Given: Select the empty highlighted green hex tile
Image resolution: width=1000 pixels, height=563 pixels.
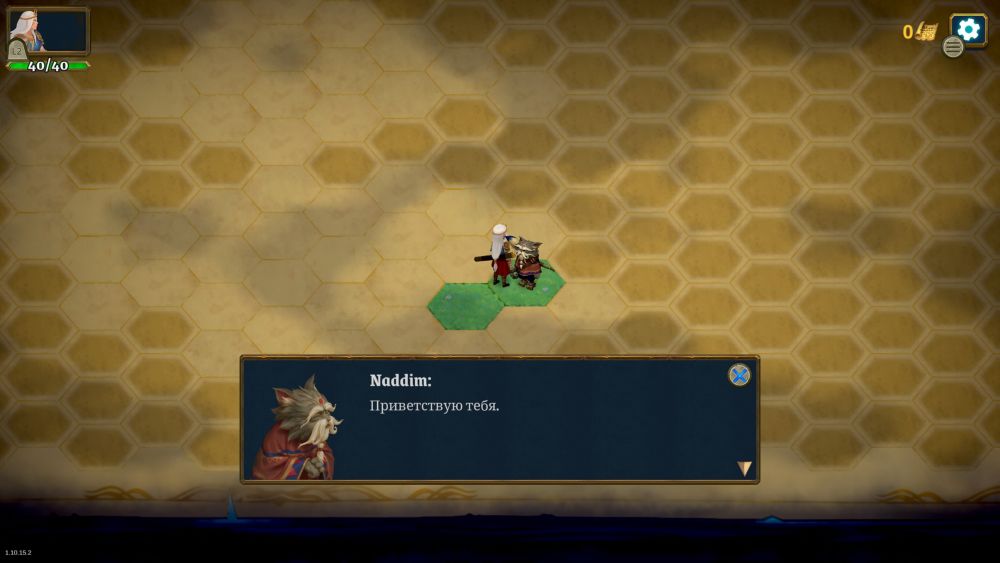Looking at the screenshot, I should point(463,307).
